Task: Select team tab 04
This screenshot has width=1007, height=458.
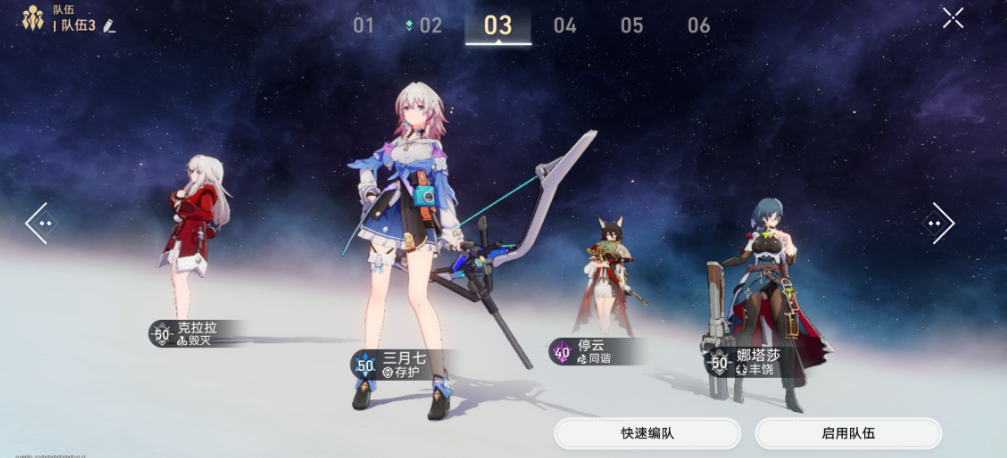Action: coord(565,26)
